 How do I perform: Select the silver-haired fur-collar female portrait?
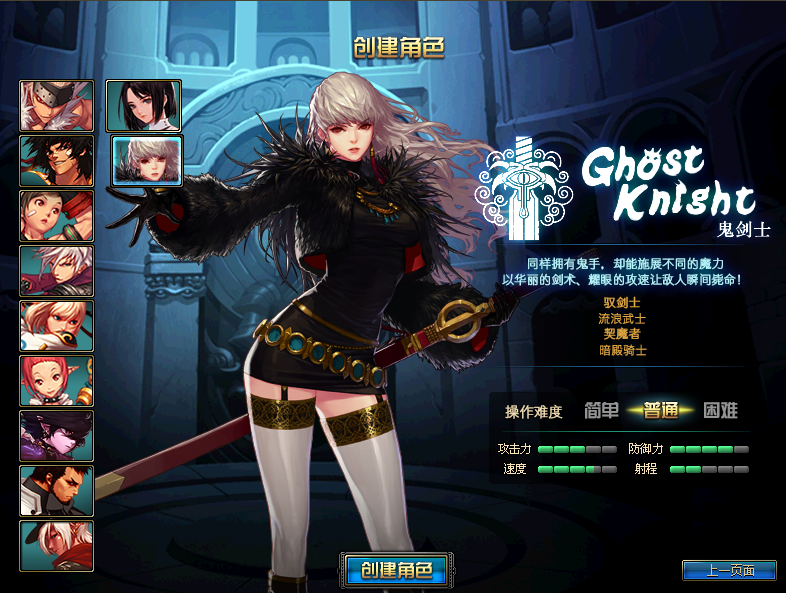[146, 161]
